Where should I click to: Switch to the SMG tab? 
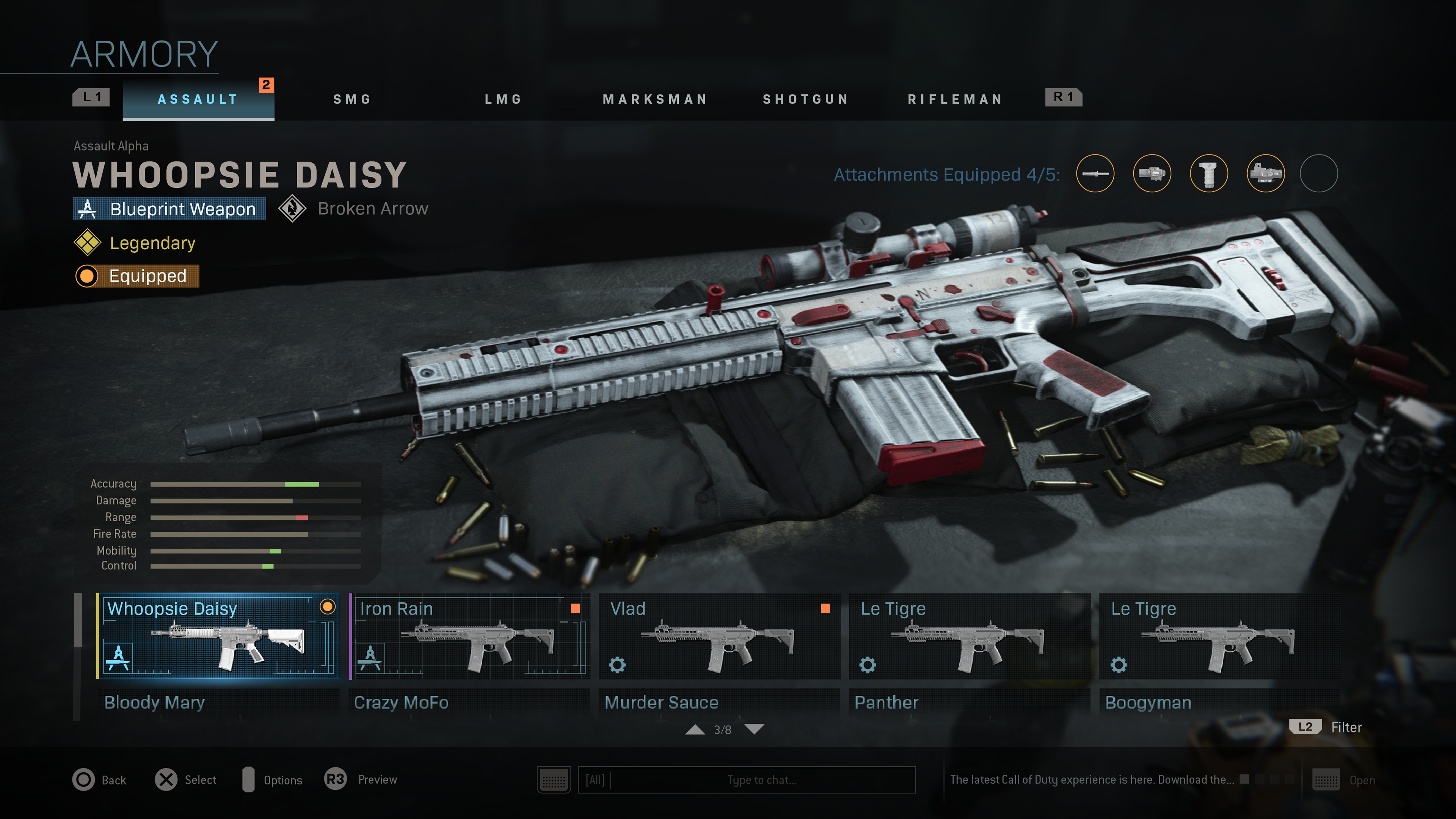tap(351, 99)
